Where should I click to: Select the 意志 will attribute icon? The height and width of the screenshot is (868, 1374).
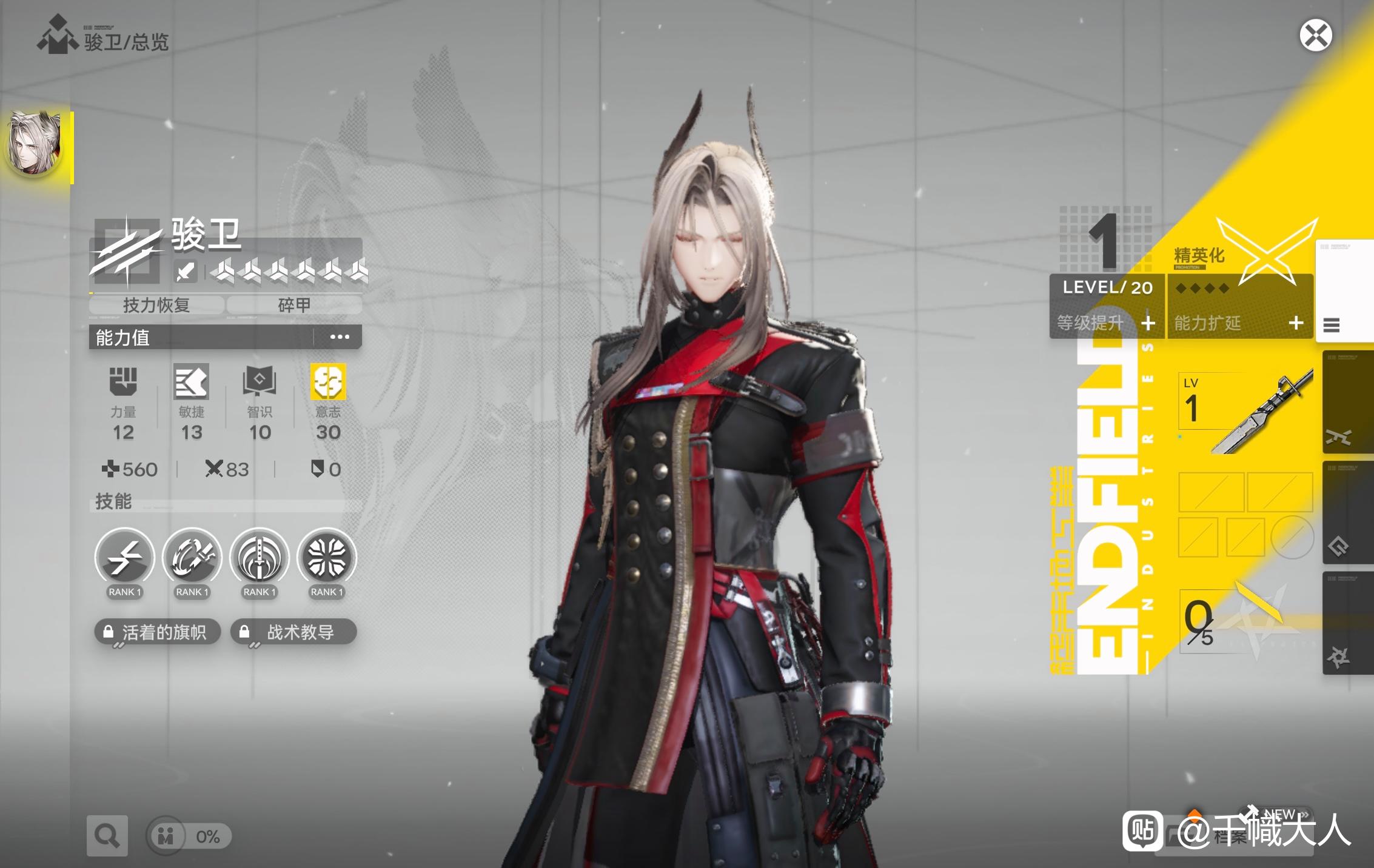coord(328,382)
